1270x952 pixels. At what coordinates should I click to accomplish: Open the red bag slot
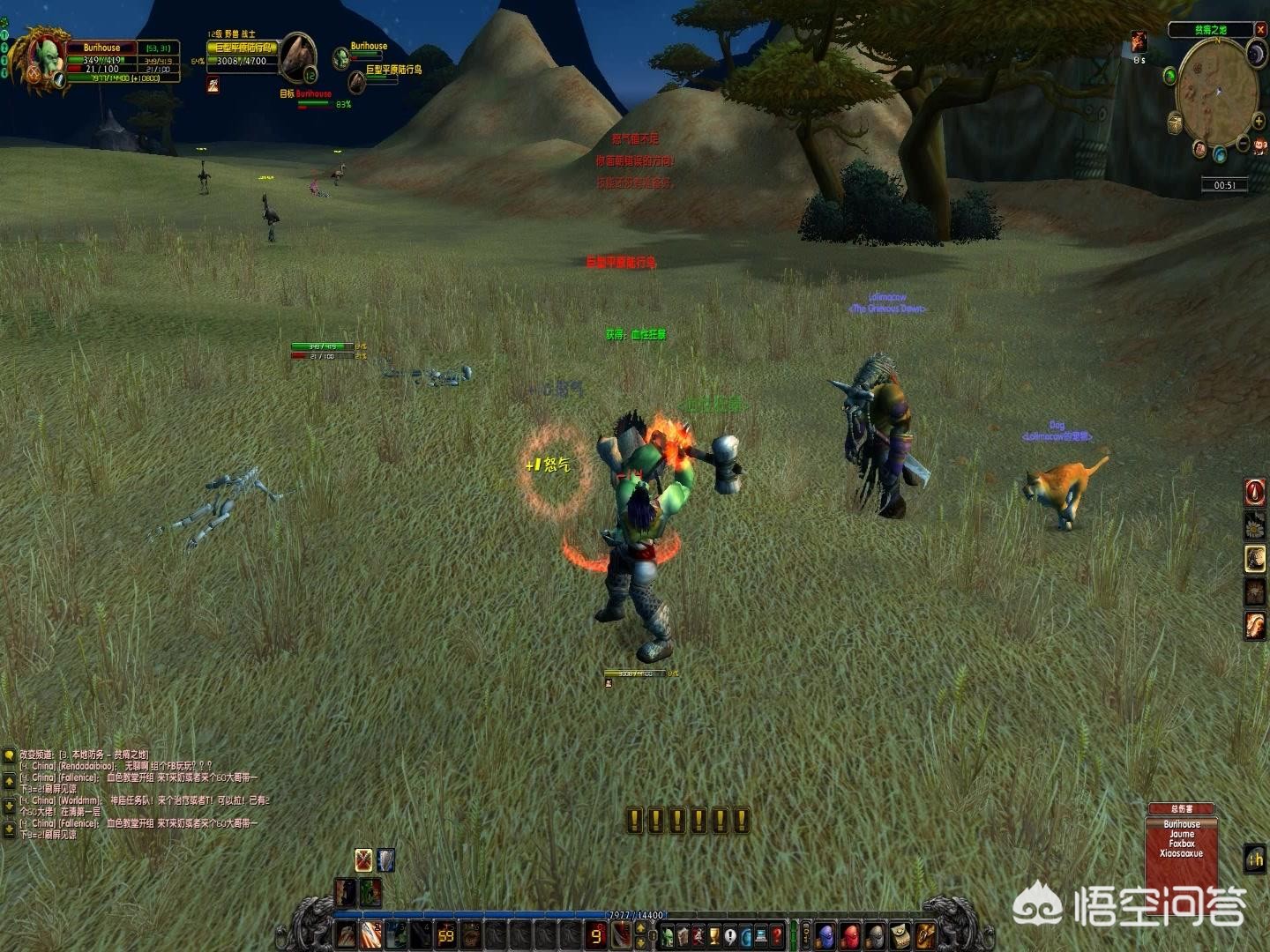pyautogui.click(x=850, y=934)
